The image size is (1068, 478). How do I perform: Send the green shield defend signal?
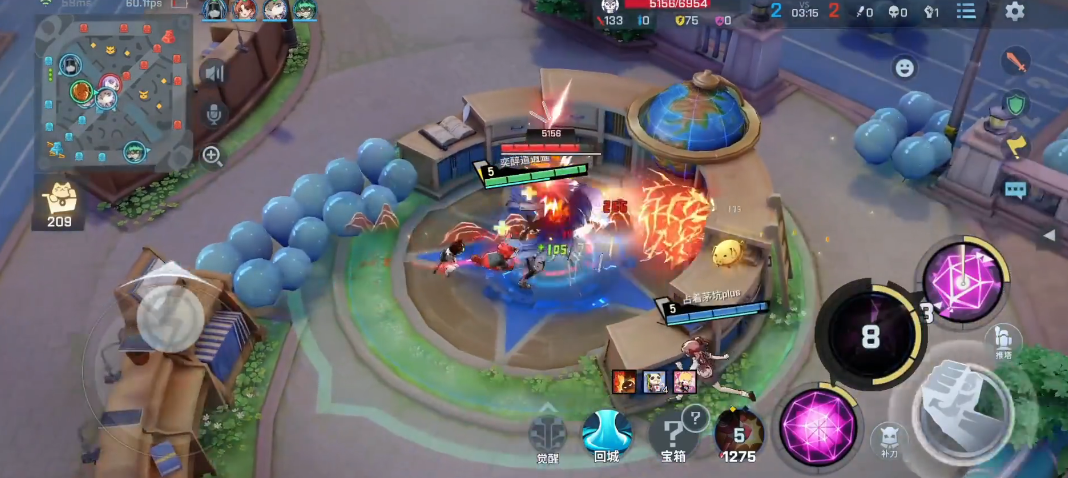tap(1016, 104)
